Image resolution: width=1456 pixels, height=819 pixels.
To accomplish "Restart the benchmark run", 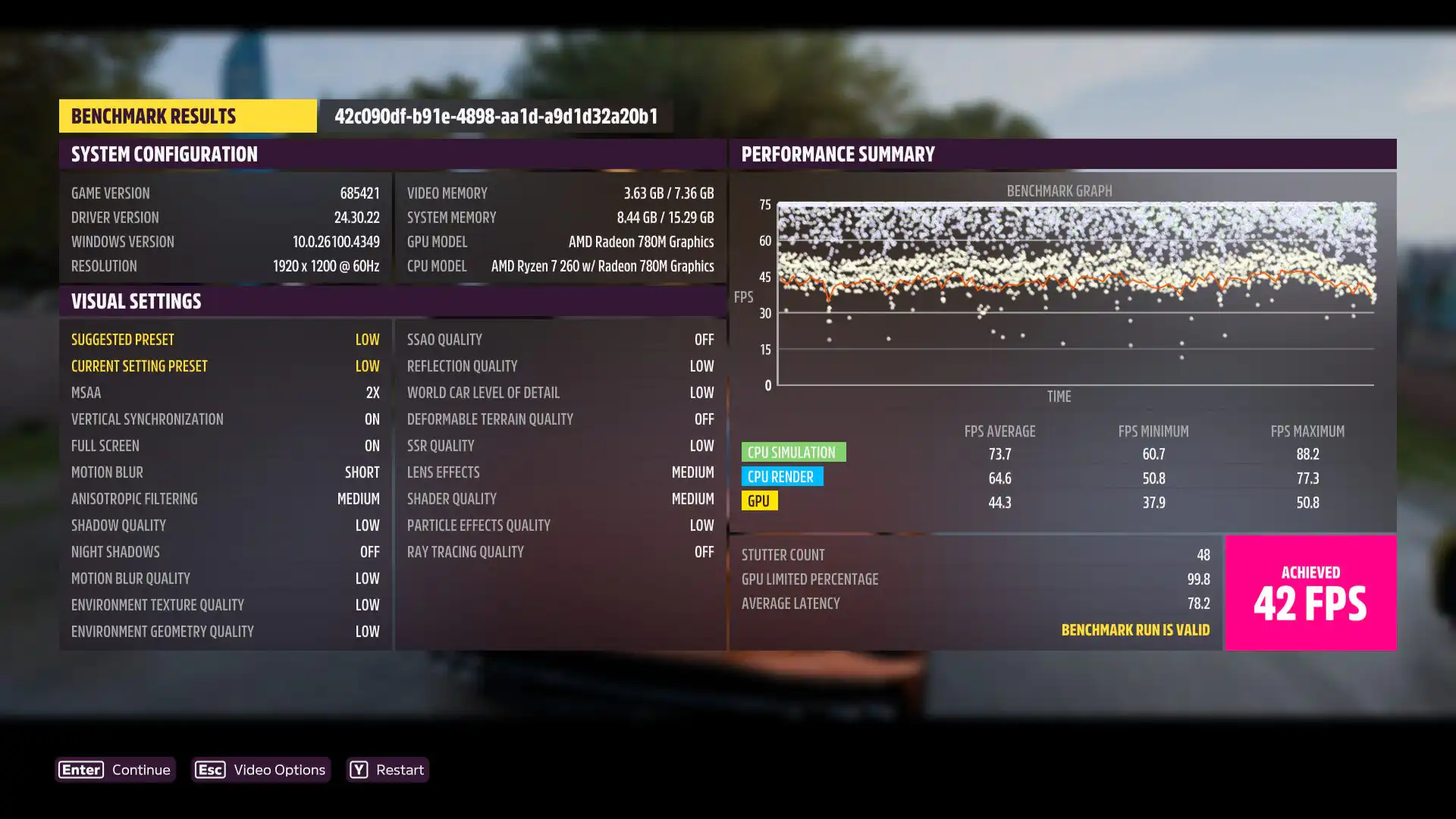I will coord(388,770).
